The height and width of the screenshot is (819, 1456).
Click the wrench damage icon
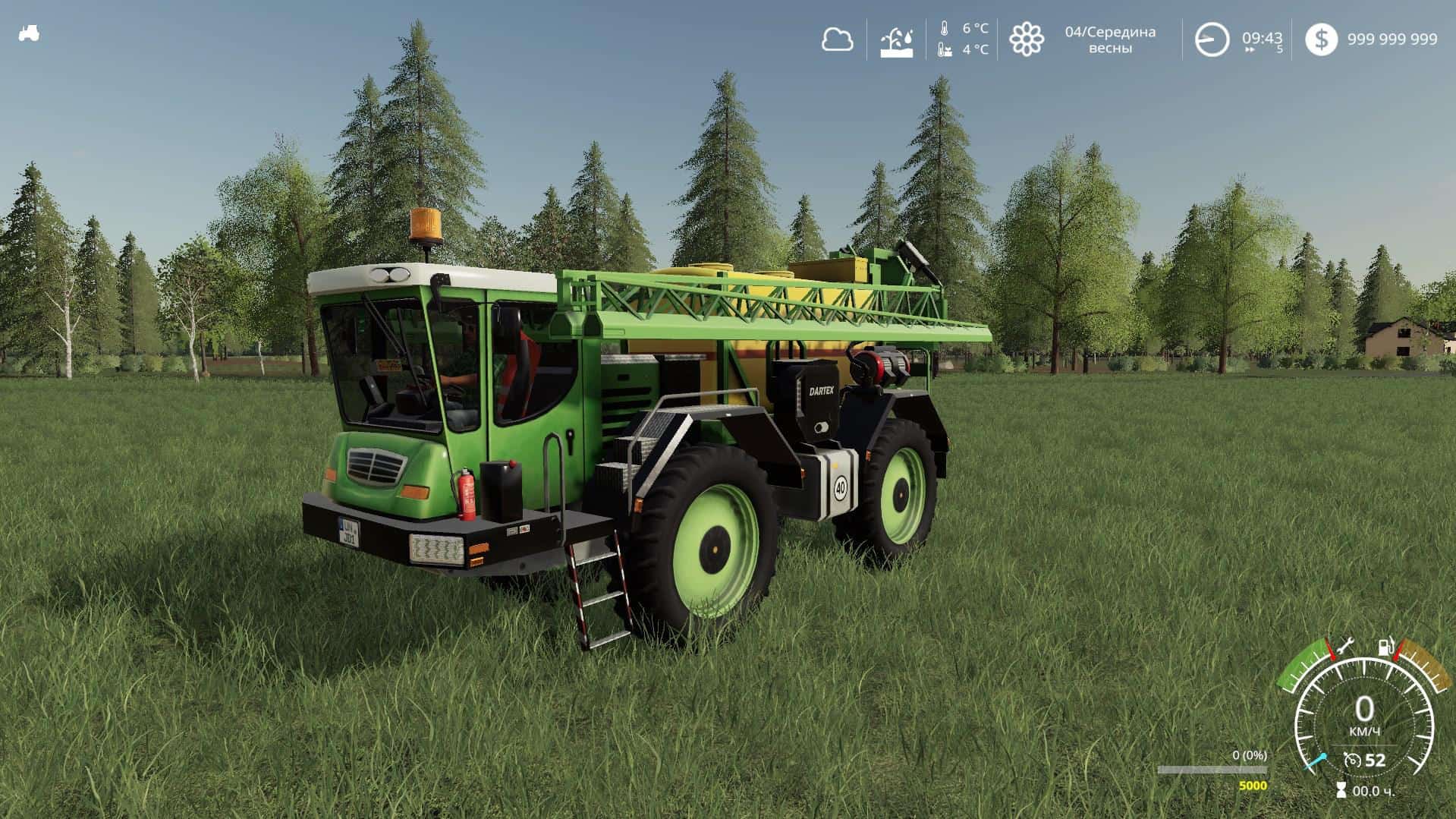click(1346, 647)
